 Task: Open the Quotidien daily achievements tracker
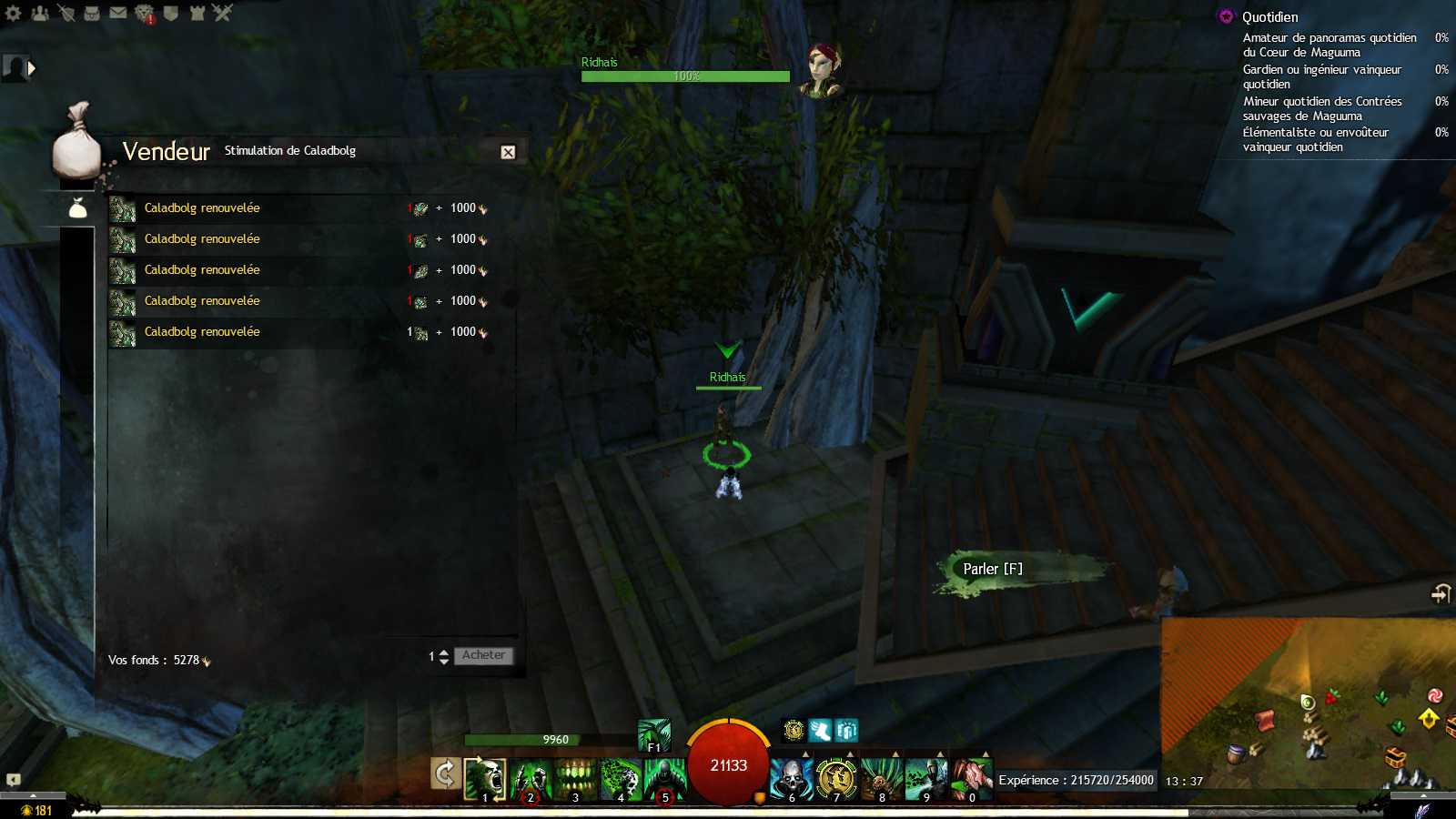pyautogui.click(x=1269, y=17)
